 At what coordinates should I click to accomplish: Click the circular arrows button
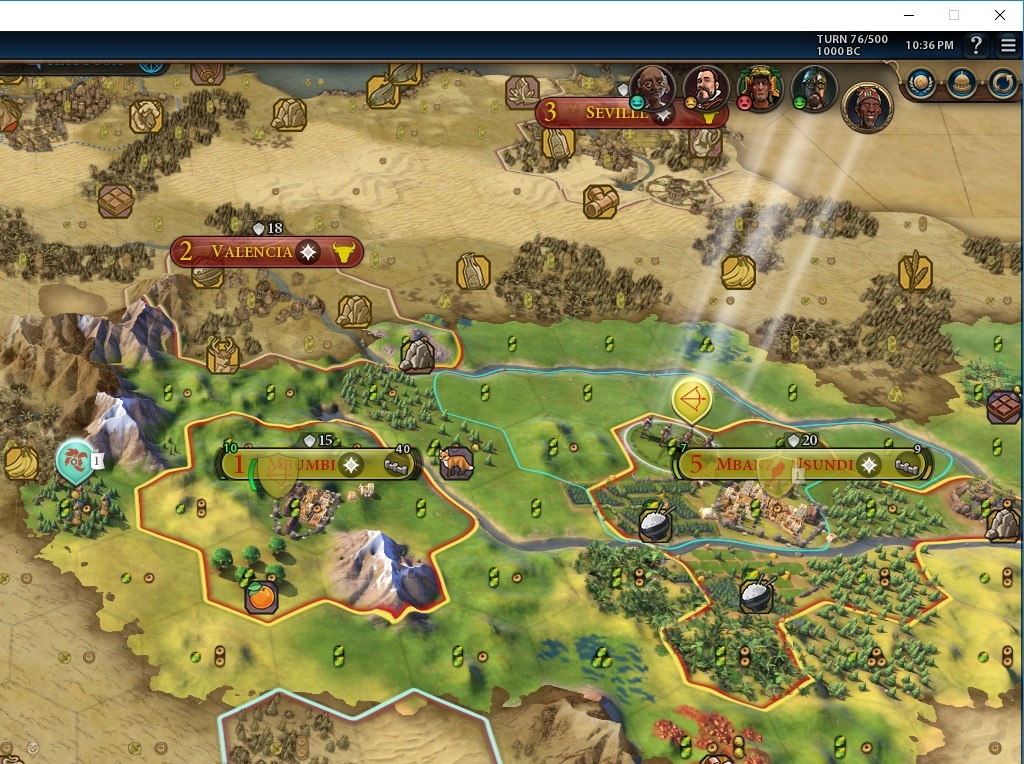pyautogui.click(x=1002, y=83)
